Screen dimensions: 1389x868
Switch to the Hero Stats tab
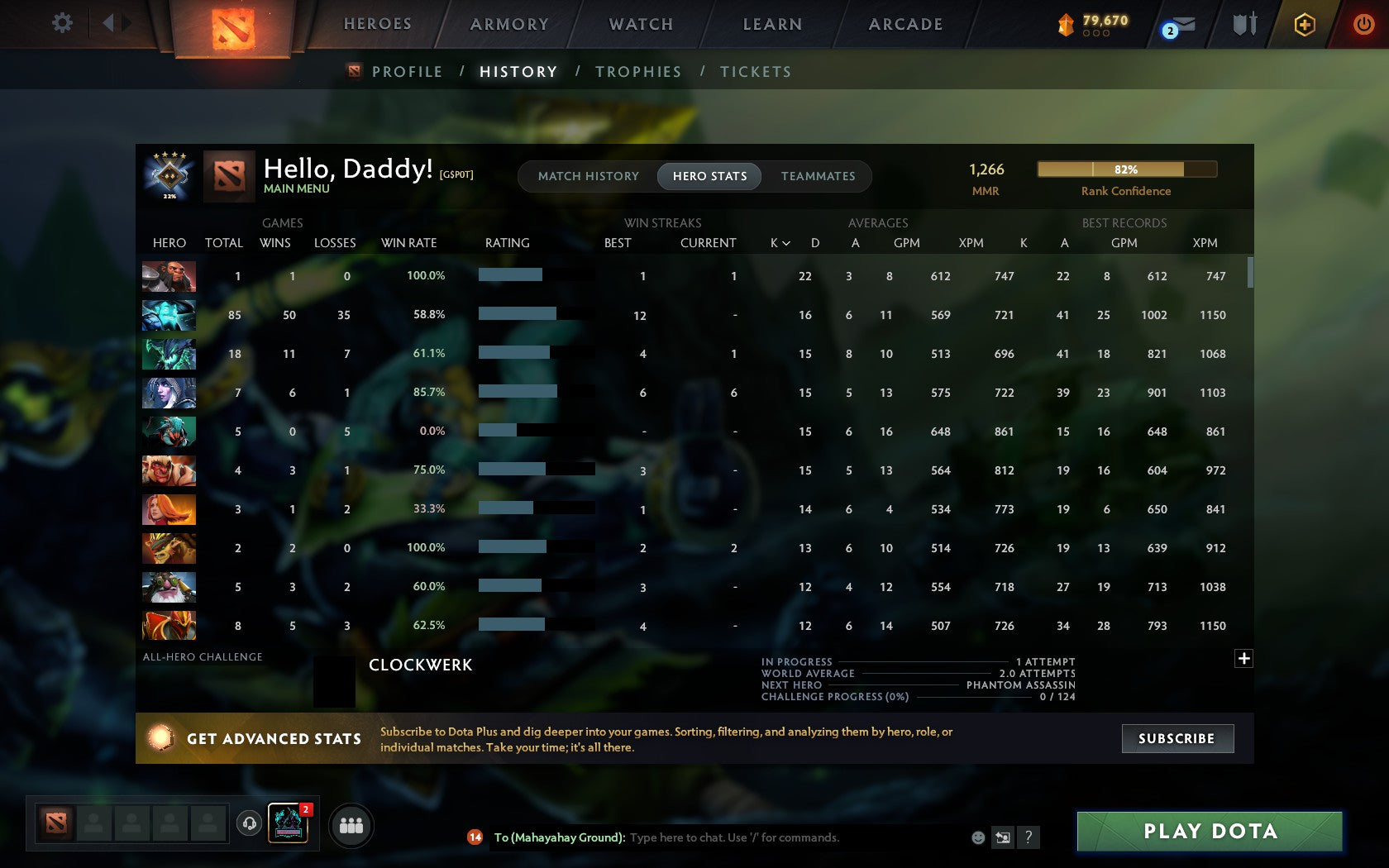(x=709, y=176)
